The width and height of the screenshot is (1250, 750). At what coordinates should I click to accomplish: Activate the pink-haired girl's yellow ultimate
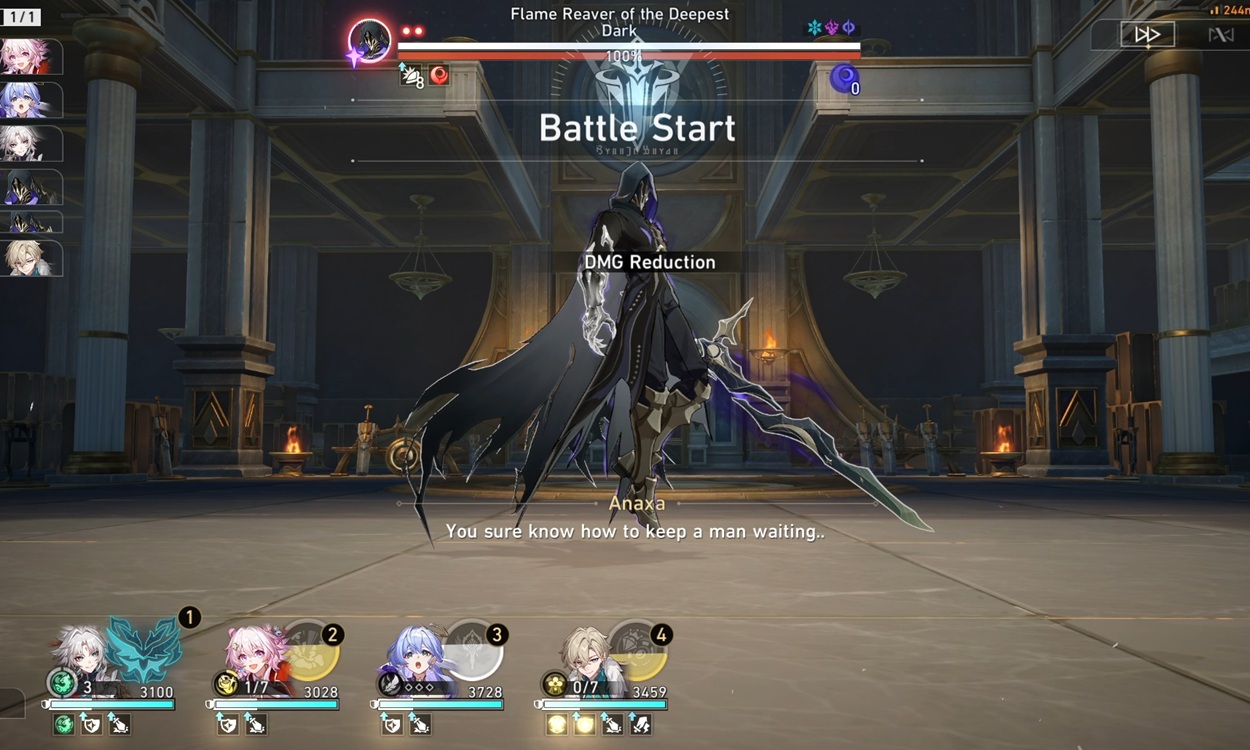pyautogui.click(x=311, y=650)
